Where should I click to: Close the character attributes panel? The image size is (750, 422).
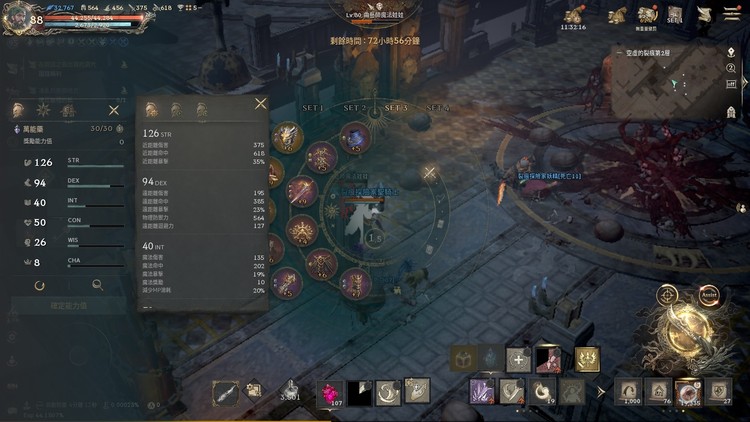click(x=113, y=110)
